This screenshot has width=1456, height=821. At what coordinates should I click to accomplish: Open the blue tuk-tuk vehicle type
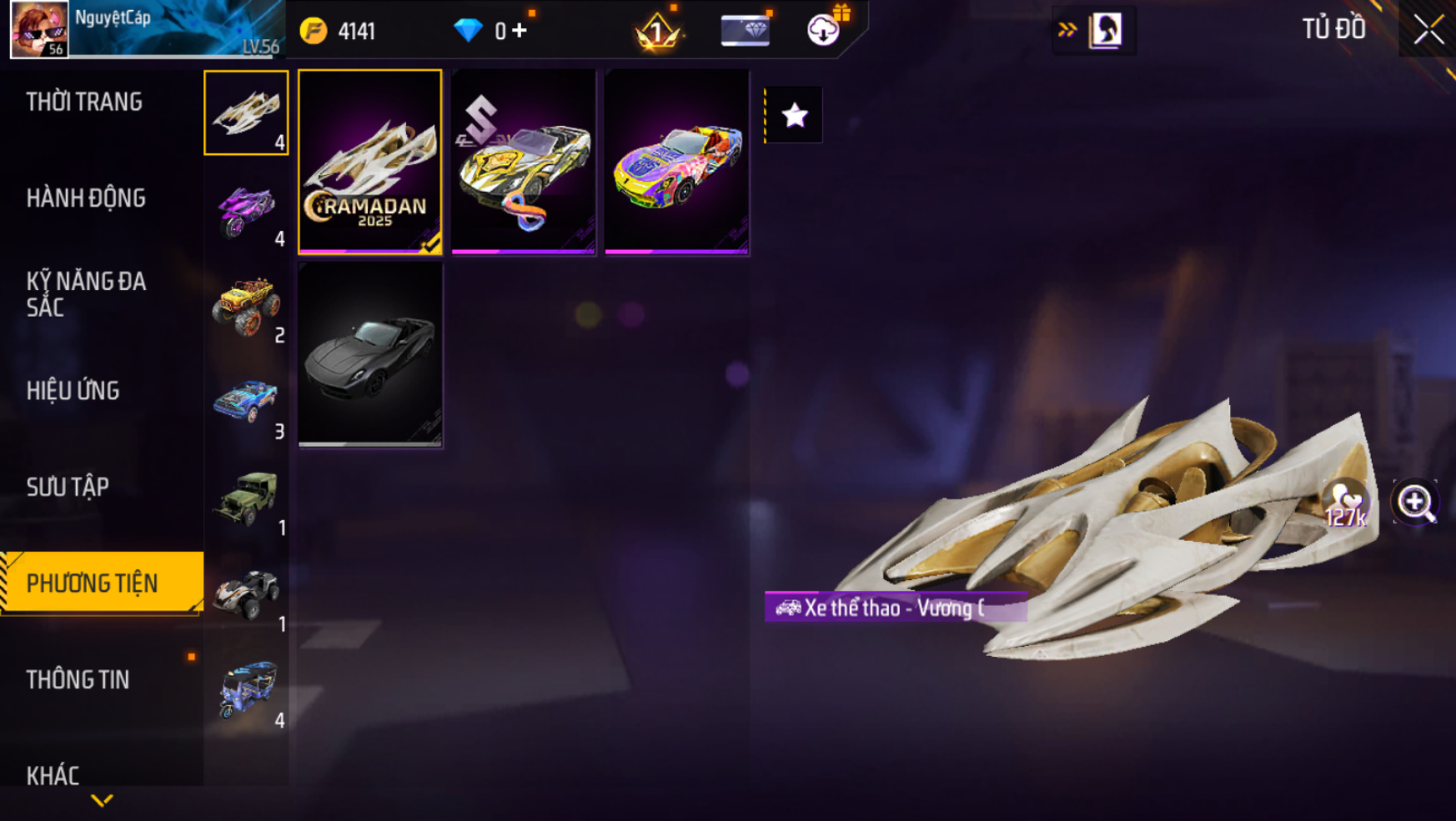click(x=246, y=691)
